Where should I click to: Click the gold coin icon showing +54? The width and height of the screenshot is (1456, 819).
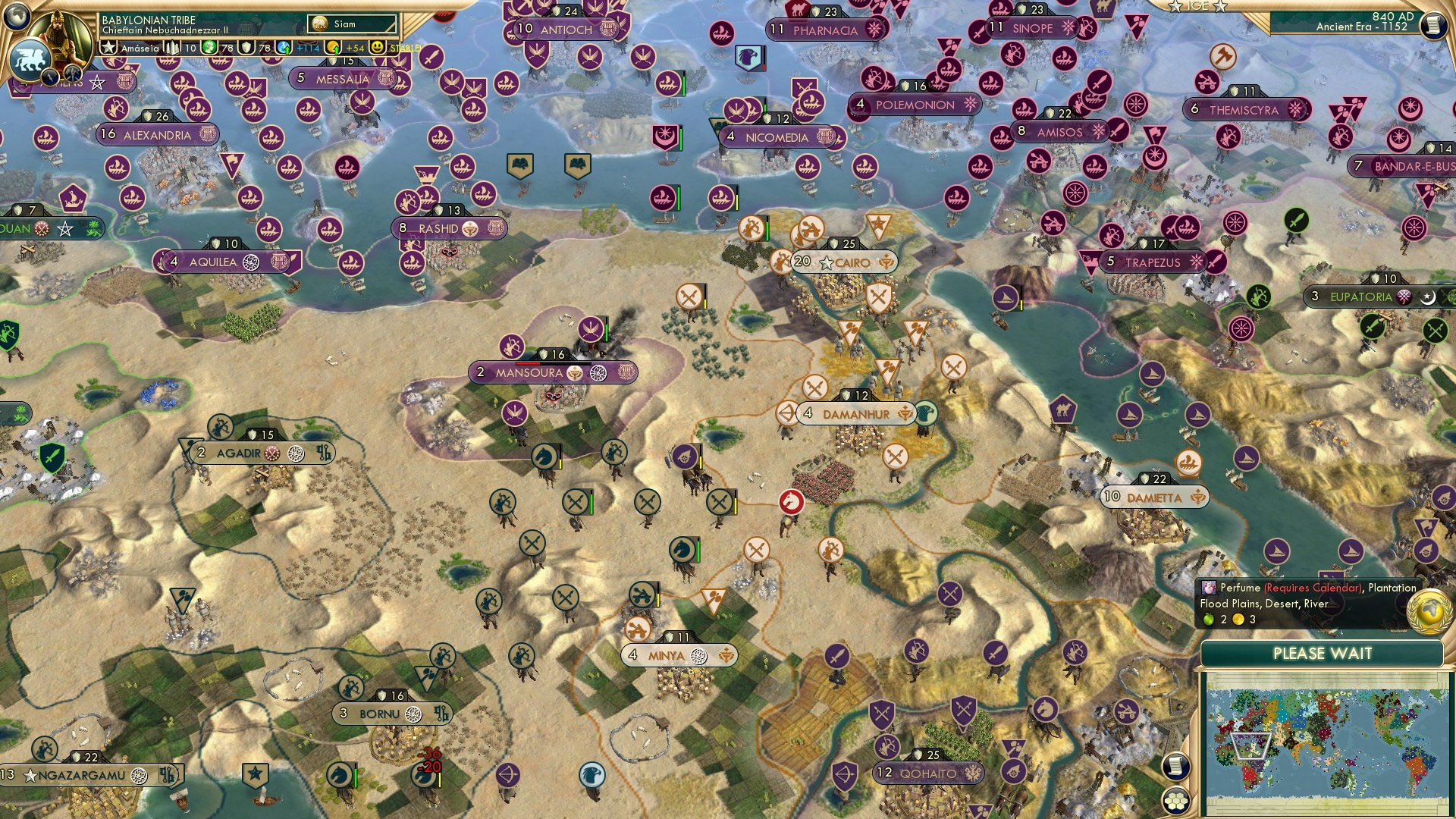click(x=334, y=46)
